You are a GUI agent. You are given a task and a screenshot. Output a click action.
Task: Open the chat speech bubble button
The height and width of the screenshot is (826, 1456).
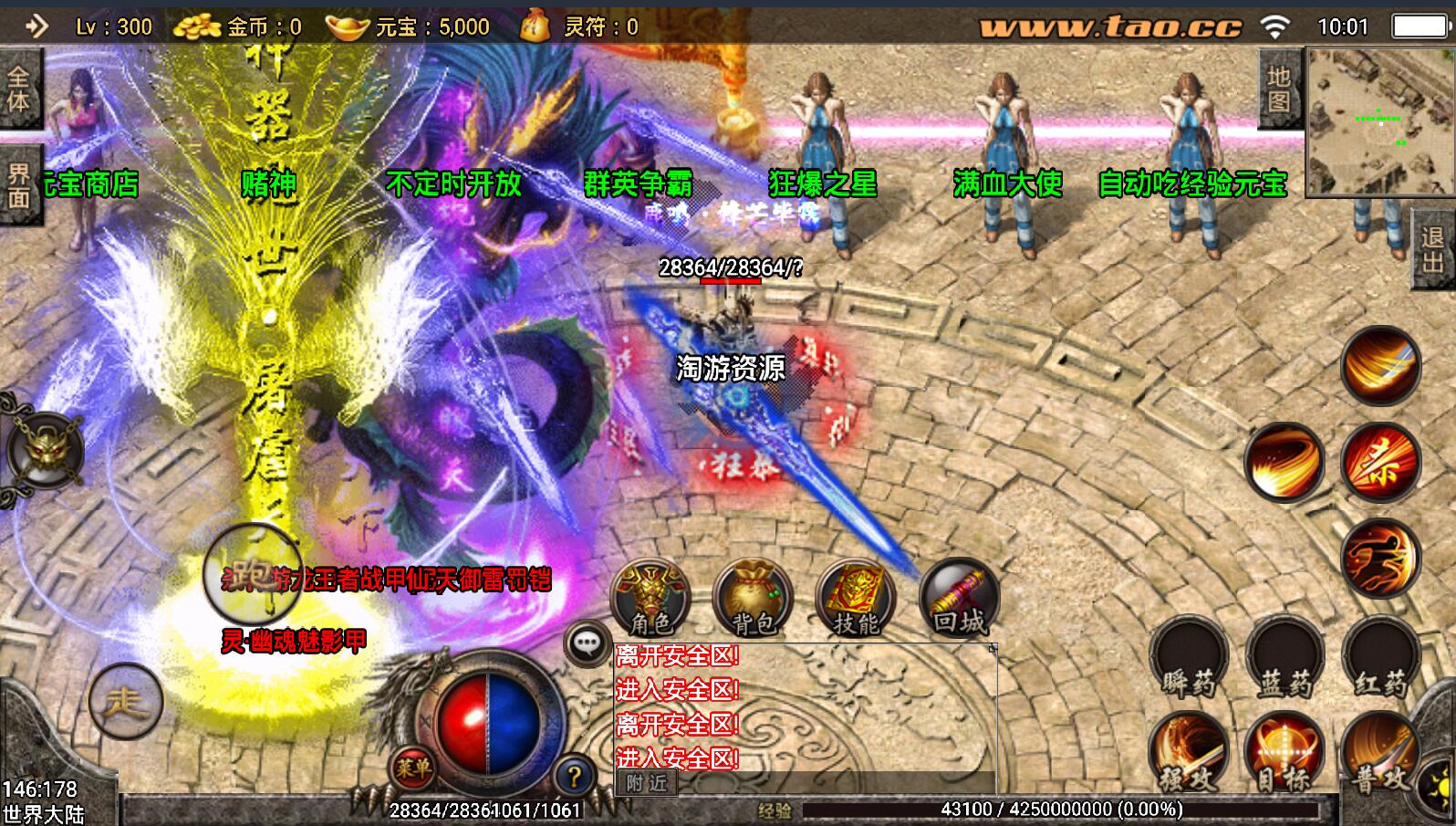pyautogui.click(x=587, y=643)
